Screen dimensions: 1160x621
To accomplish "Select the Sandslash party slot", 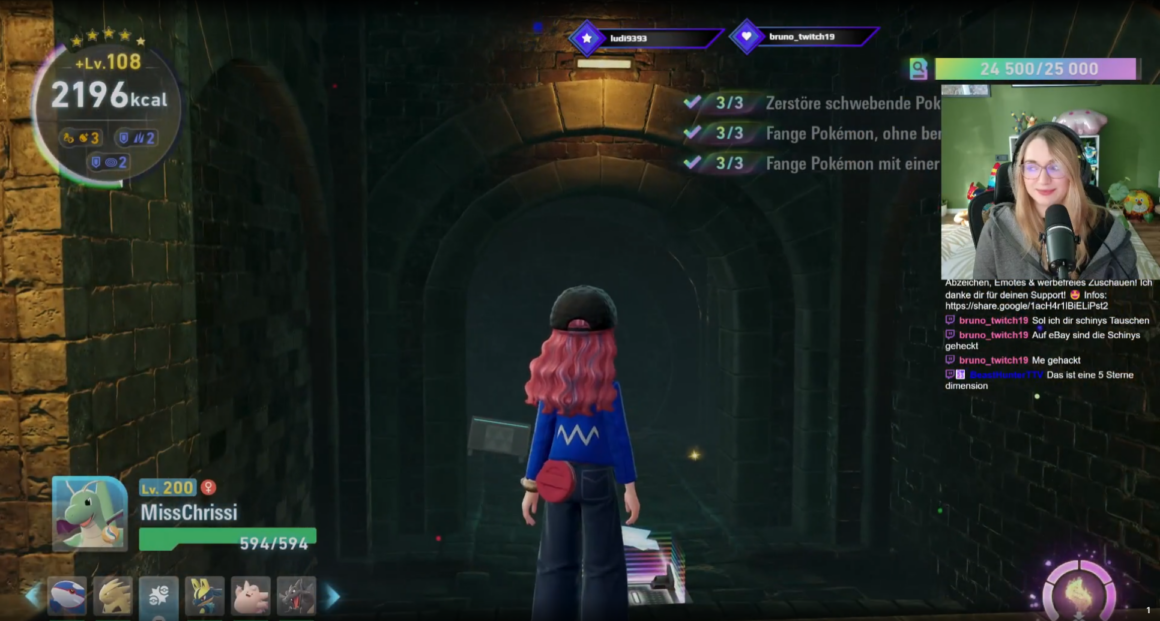I will [113, 596].
